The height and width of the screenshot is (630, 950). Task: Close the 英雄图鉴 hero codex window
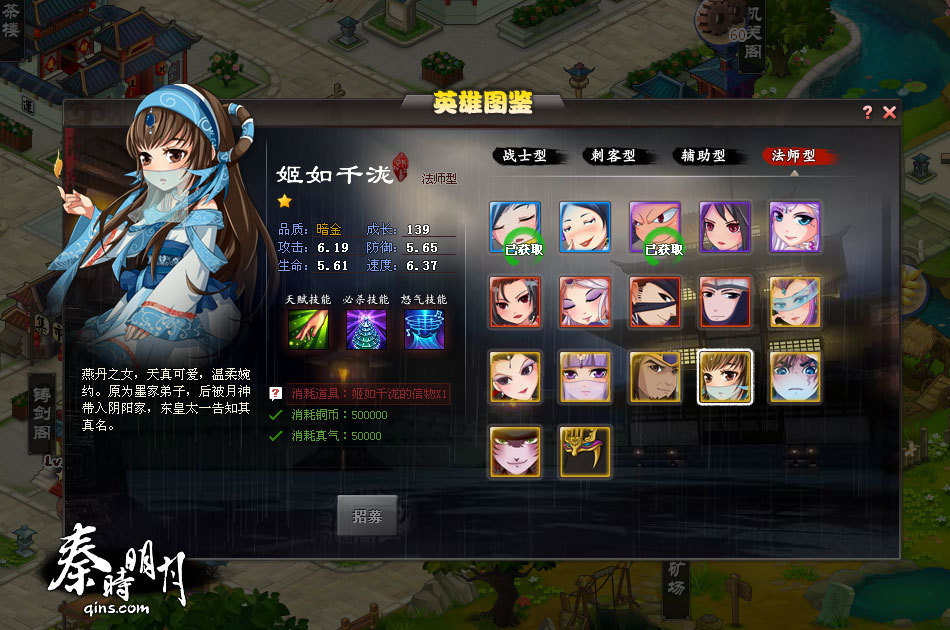[889, 113]
